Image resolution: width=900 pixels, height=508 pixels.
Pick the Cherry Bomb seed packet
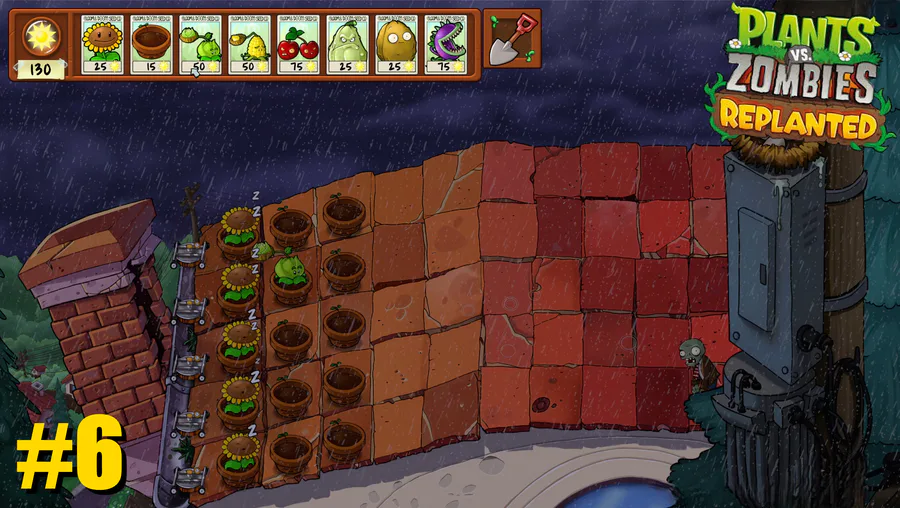297,43
